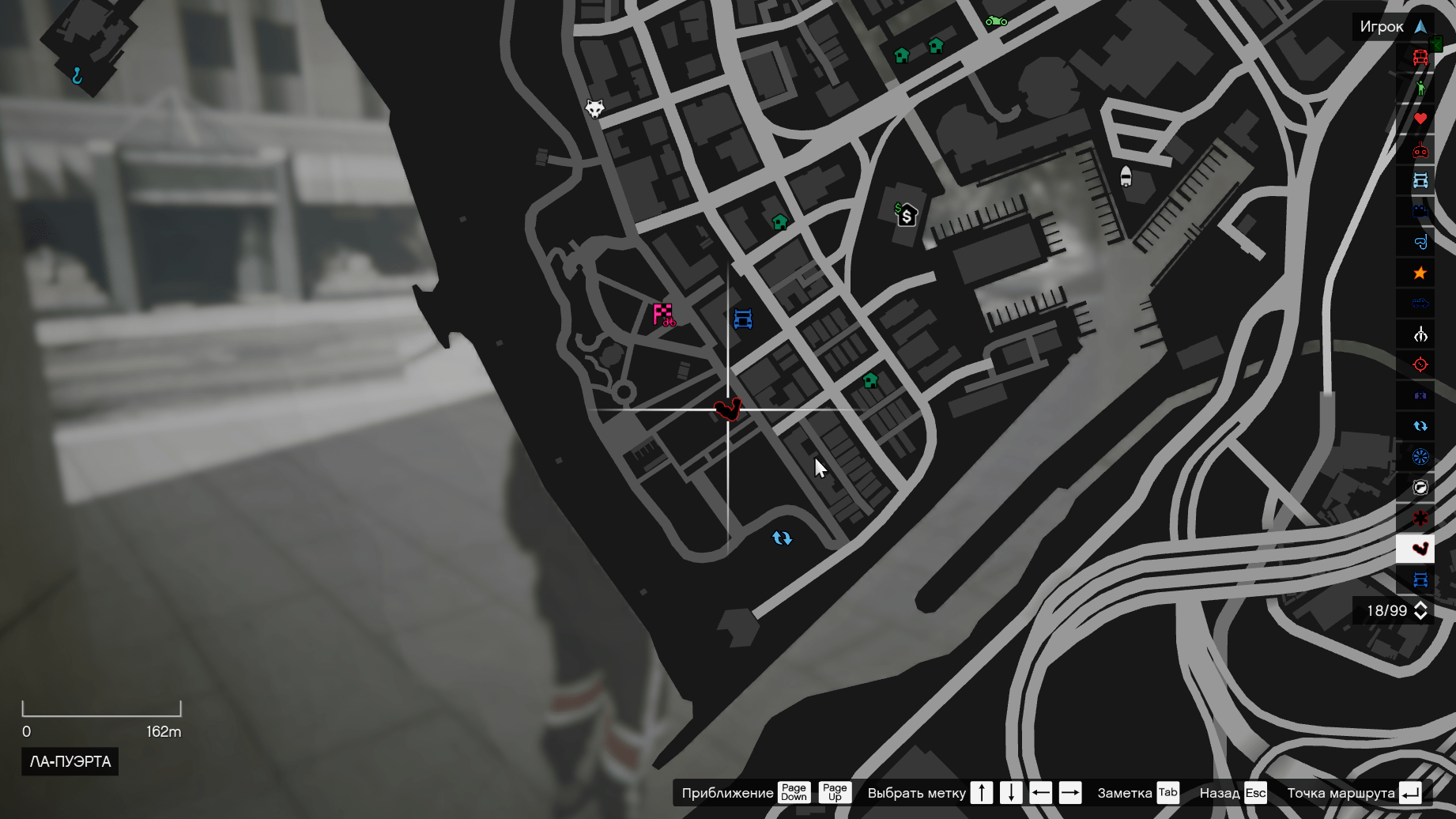
Task: Click the blue fishing hook marker
Action: coord(77,76)
